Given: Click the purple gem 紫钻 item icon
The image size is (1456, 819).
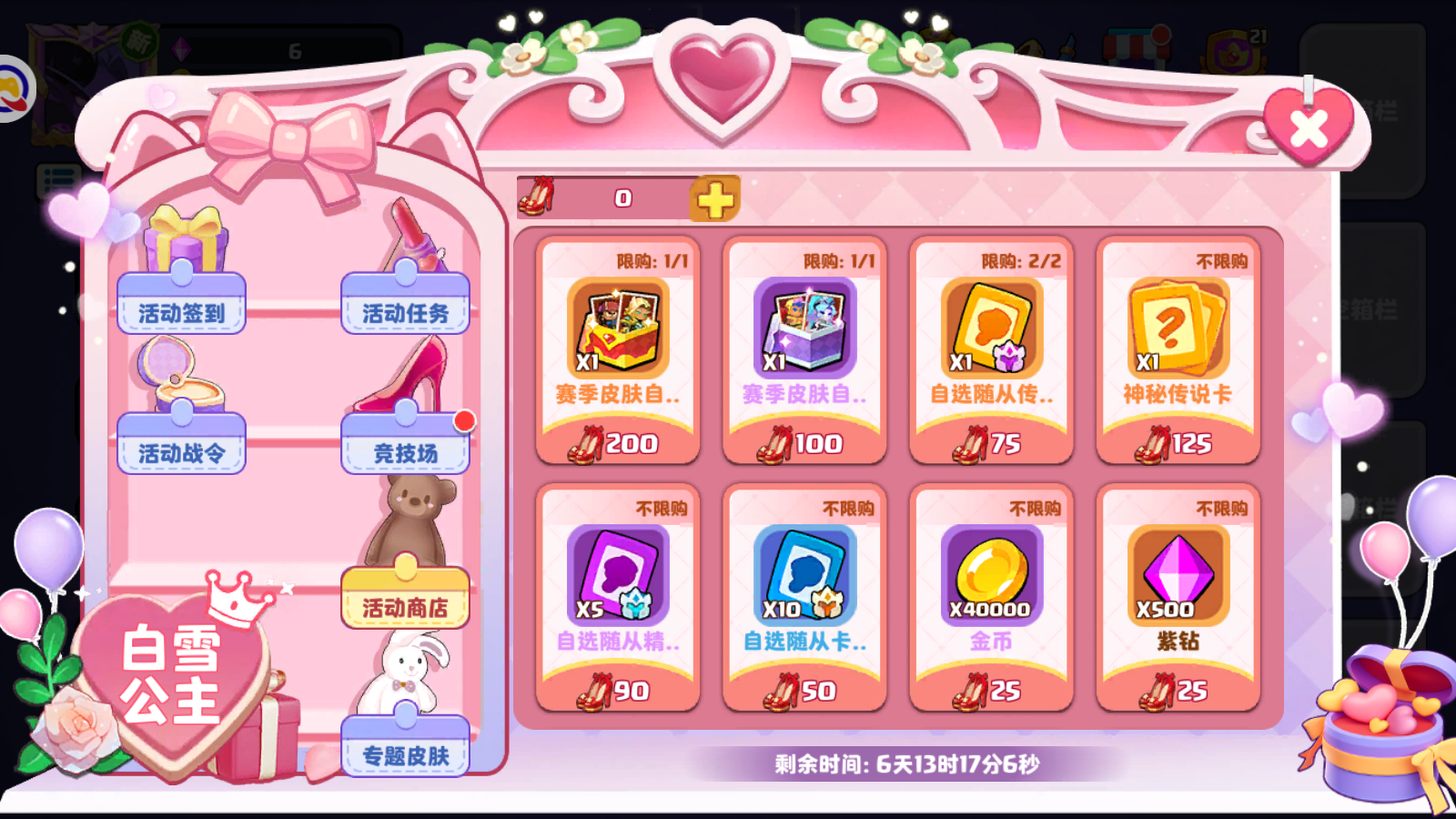Looking at the screenshot, I should [1178, 573].
